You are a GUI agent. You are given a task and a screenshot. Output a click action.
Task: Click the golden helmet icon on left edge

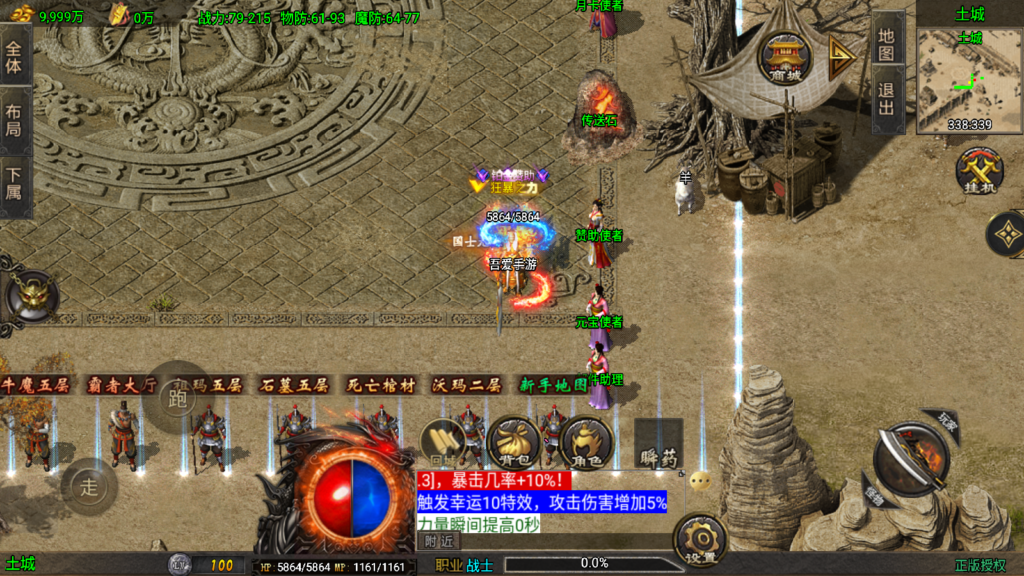(32, 296)
